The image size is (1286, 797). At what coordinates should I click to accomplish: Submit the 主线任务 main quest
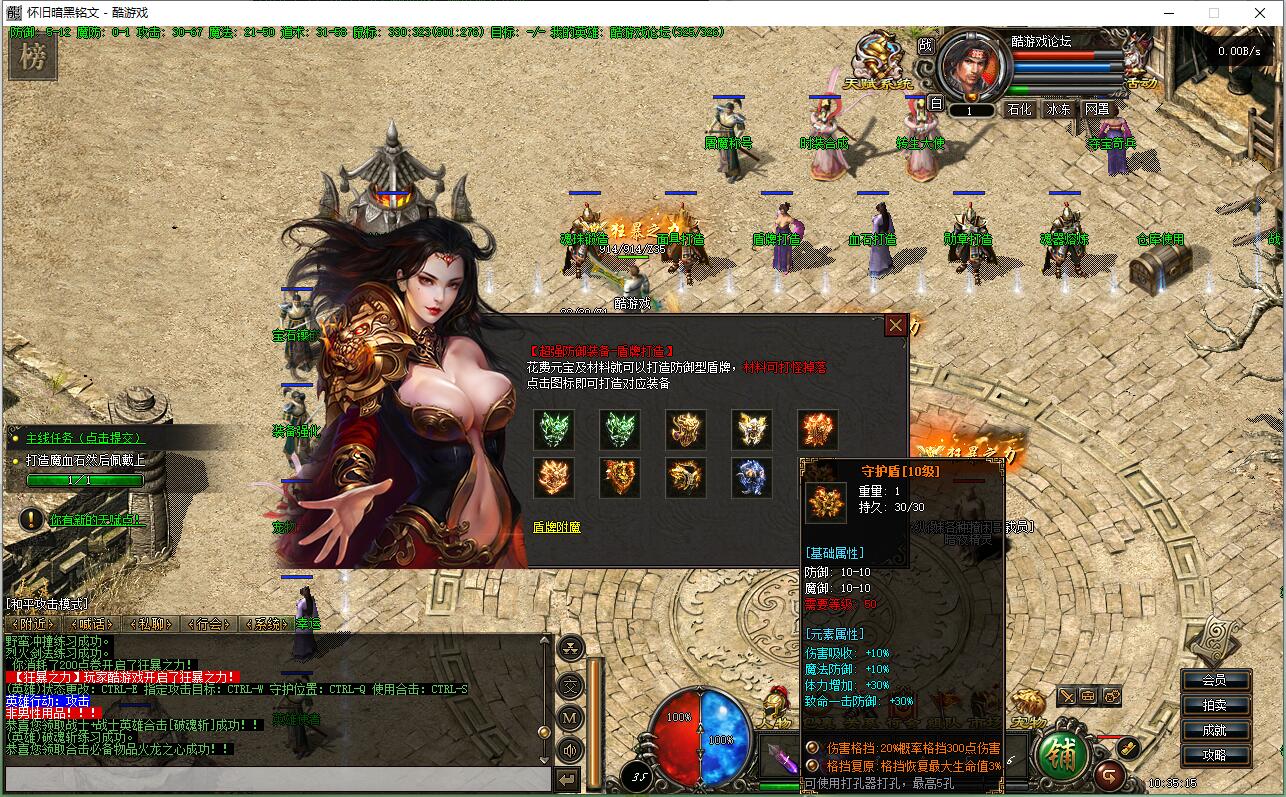click(x=84, y=438)
